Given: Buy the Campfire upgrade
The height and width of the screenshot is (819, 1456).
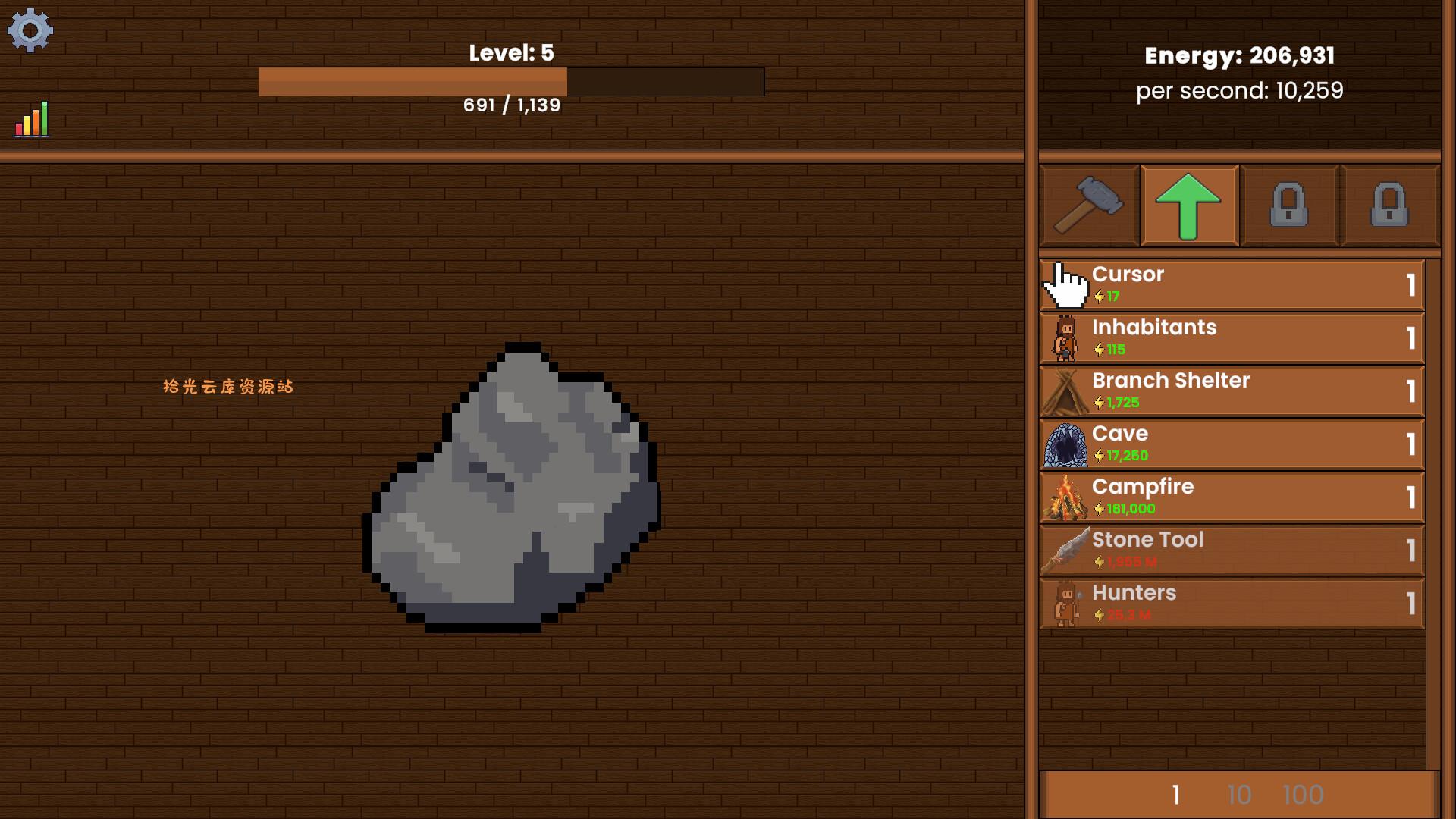Looking at the screenshot, I should click(x=1232, y=497).
